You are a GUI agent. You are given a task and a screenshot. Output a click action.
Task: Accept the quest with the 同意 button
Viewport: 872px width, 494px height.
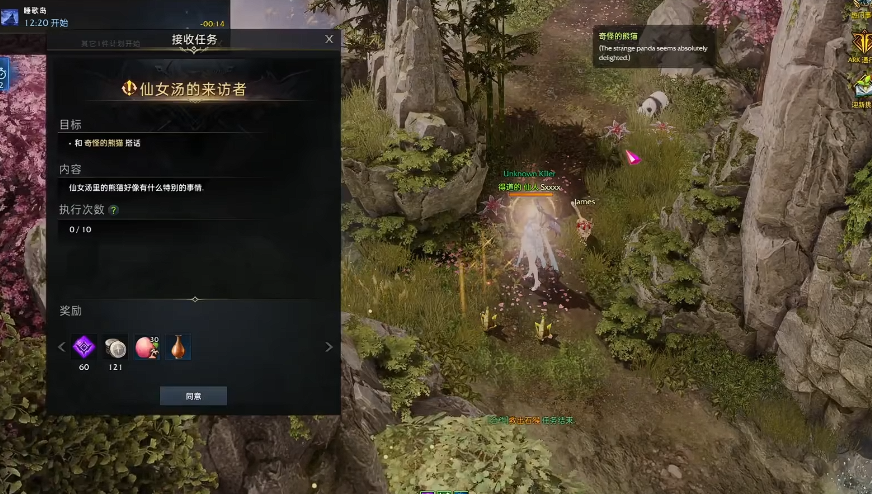click(x=193, y=396)
